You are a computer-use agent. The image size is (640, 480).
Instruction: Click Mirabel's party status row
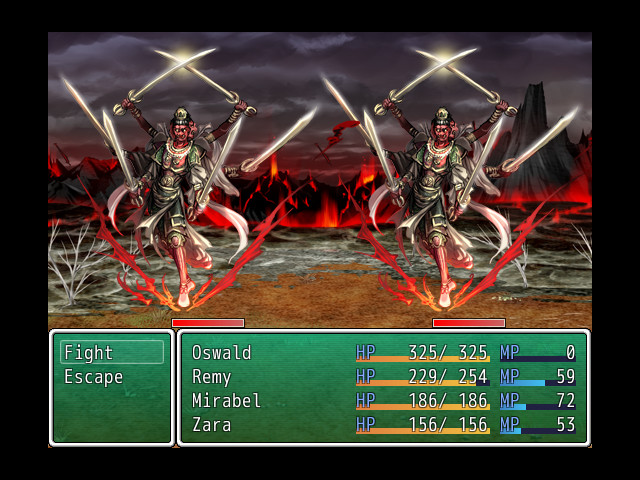click(x=383, y=401)
